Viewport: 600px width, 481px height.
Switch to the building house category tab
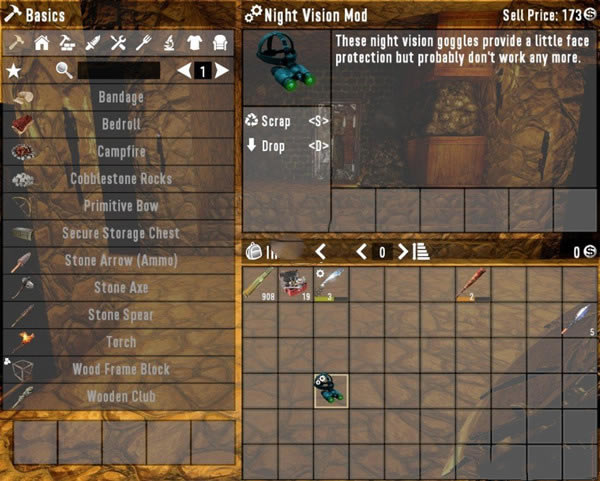pyautogui.click(x=42, y=42)
